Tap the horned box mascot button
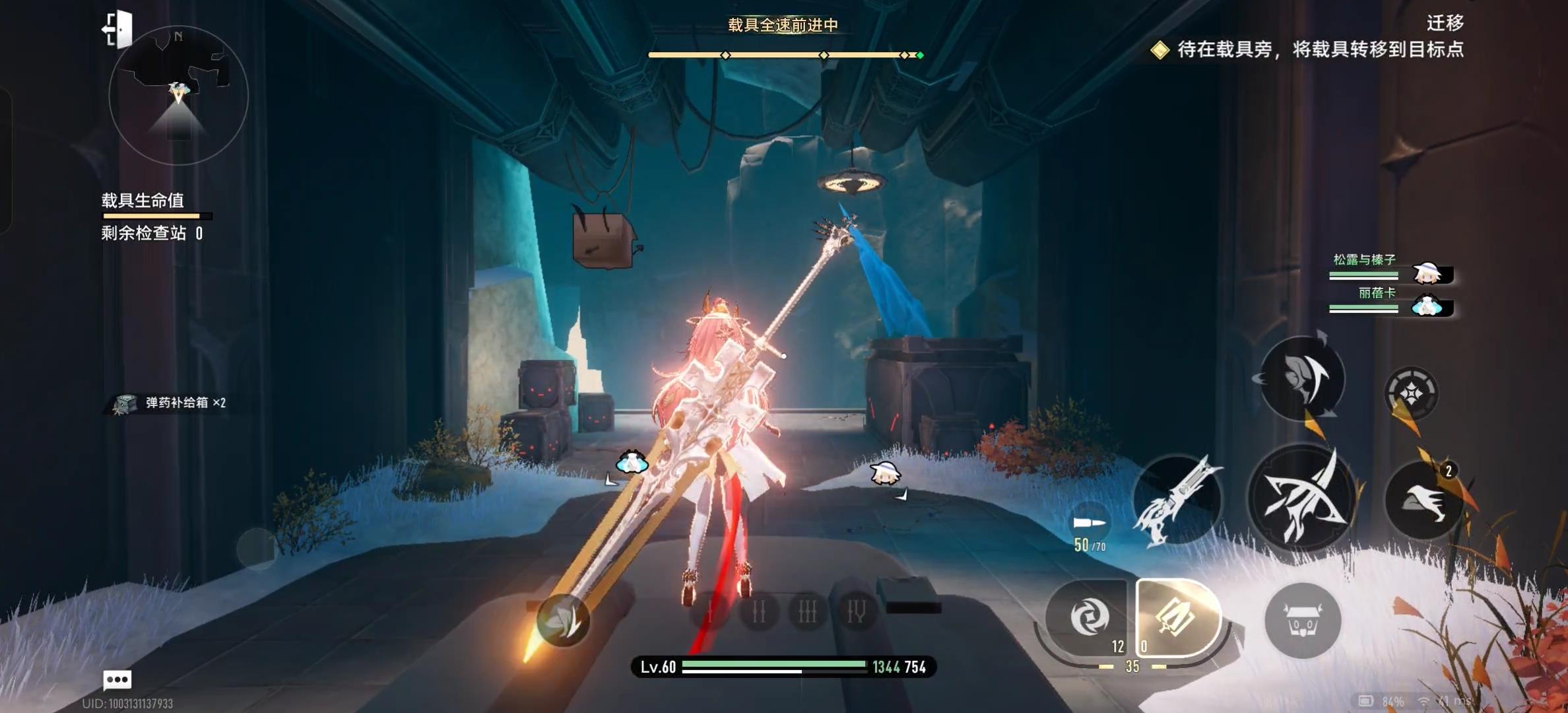1568x713 pixels. tap(1302, 621)
